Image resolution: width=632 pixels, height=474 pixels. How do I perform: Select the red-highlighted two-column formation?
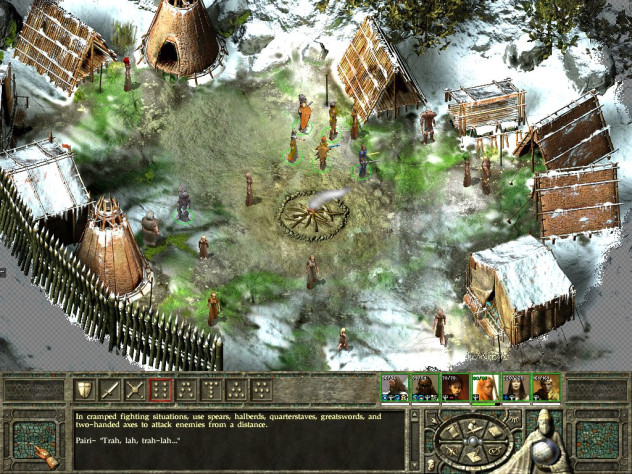[159, 390]
